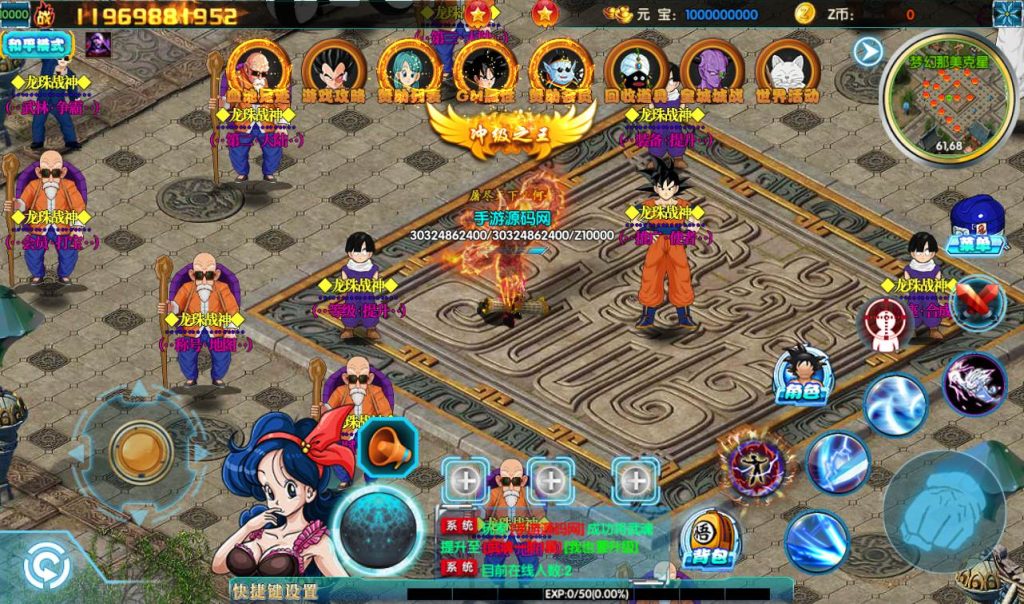This screenshot has width=1024, height=604.
Task: Click the gold Z币 coin icon
Action: tap(805, 13)
